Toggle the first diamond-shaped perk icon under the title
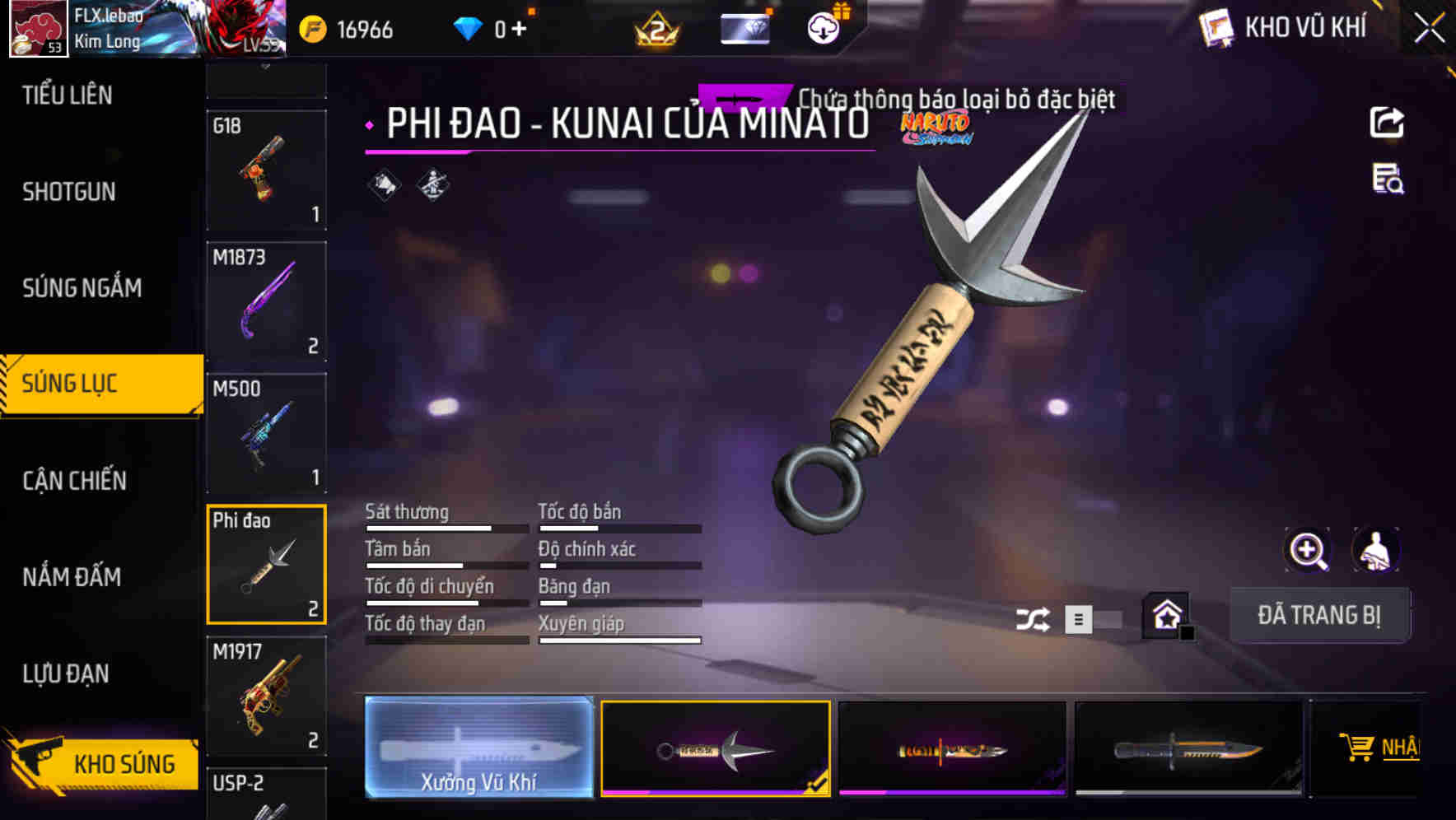 click(384, 185)
